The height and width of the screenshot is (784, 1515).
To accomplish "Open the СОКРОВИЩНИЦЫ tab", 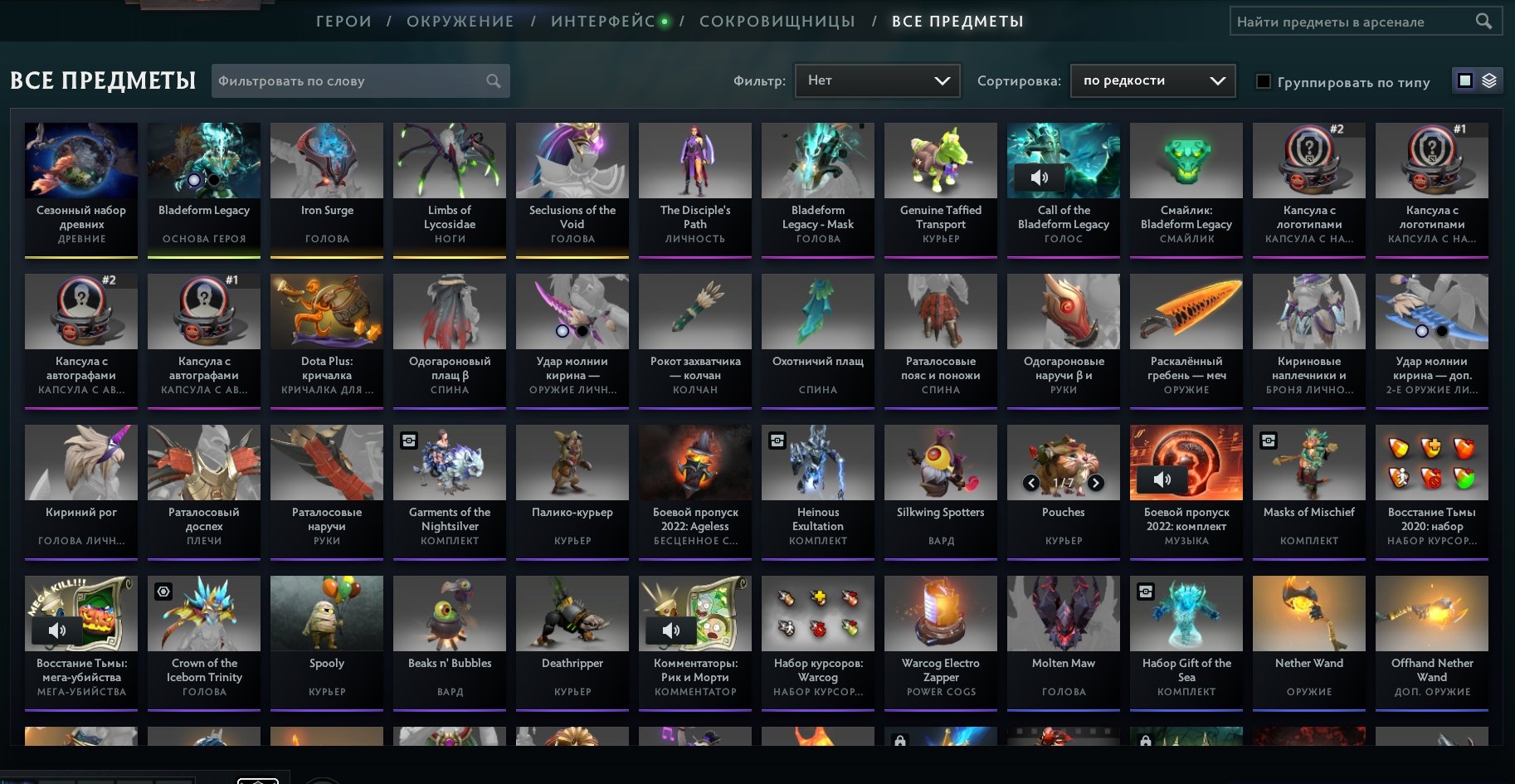I will tap(777, 22).
